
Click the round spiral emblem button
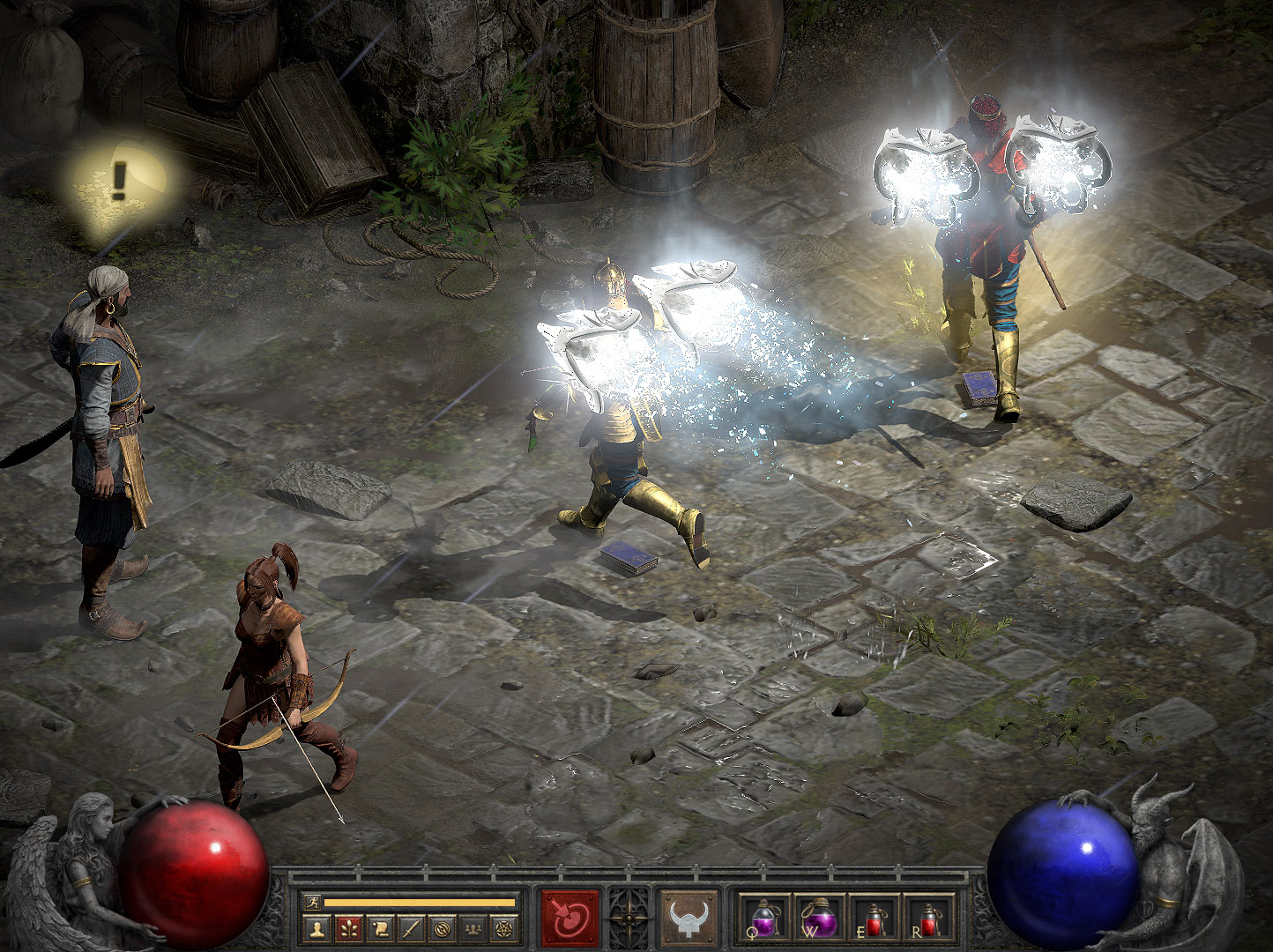(x=442, y=927)
